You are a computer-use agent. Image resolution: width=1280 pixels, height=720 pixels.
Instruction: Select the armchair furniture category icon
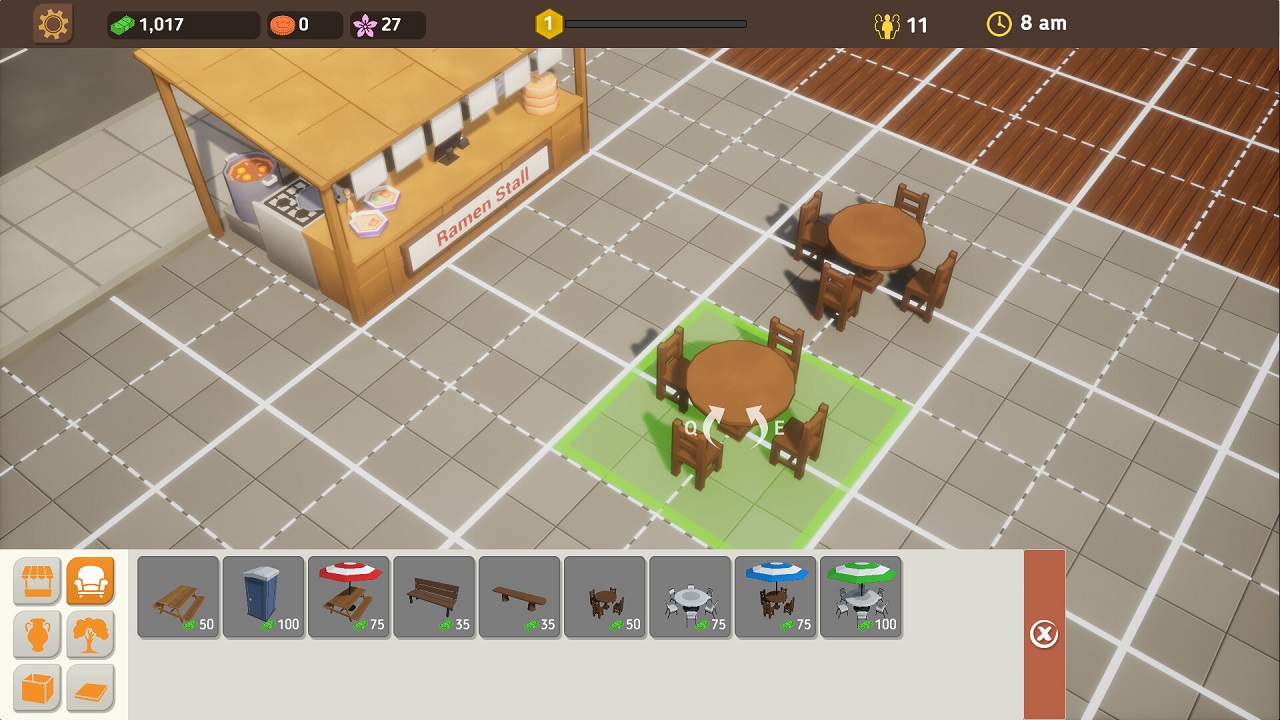tap(90, 580)
